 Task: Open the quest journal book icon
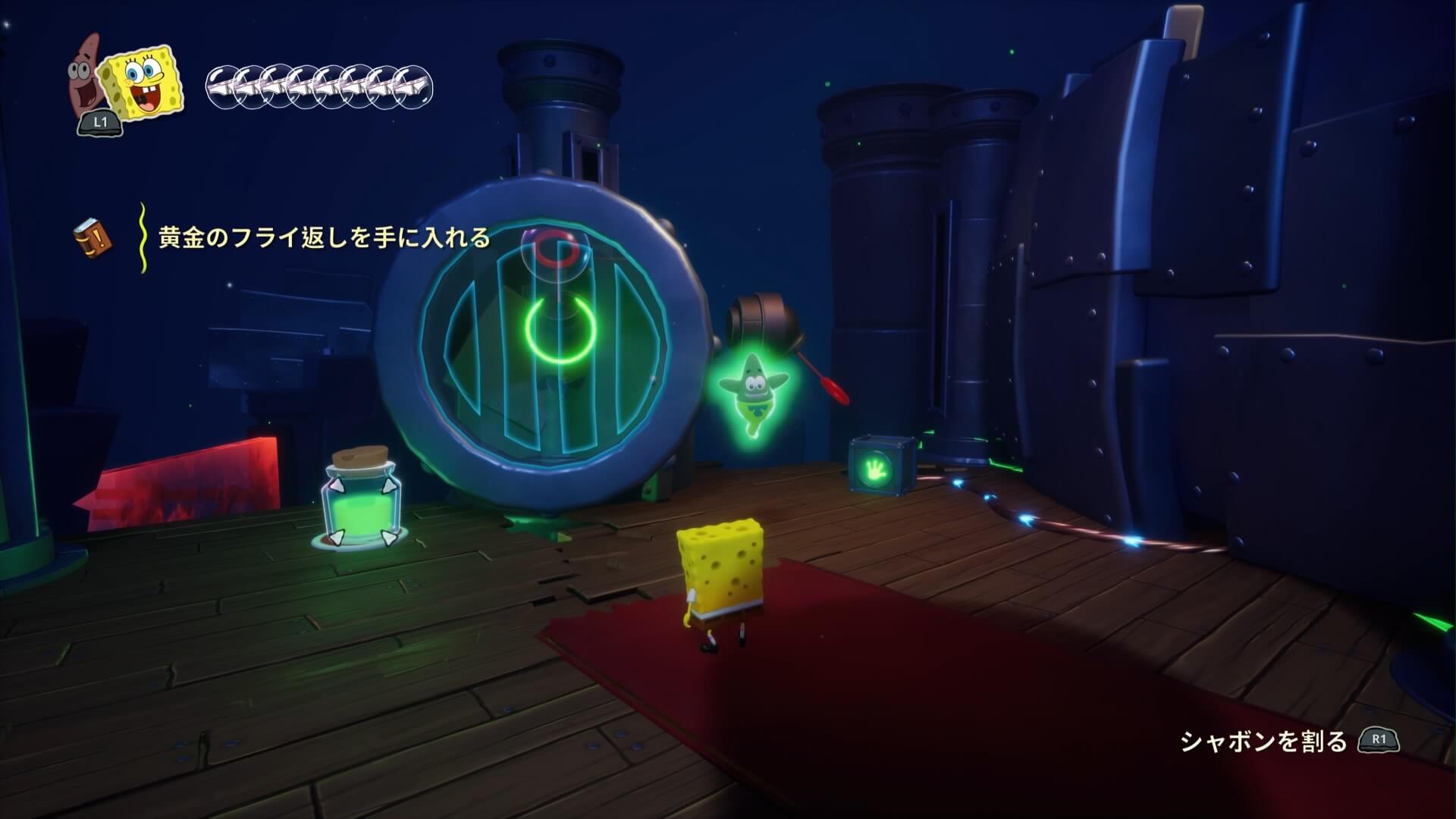(x=93, y=237)
